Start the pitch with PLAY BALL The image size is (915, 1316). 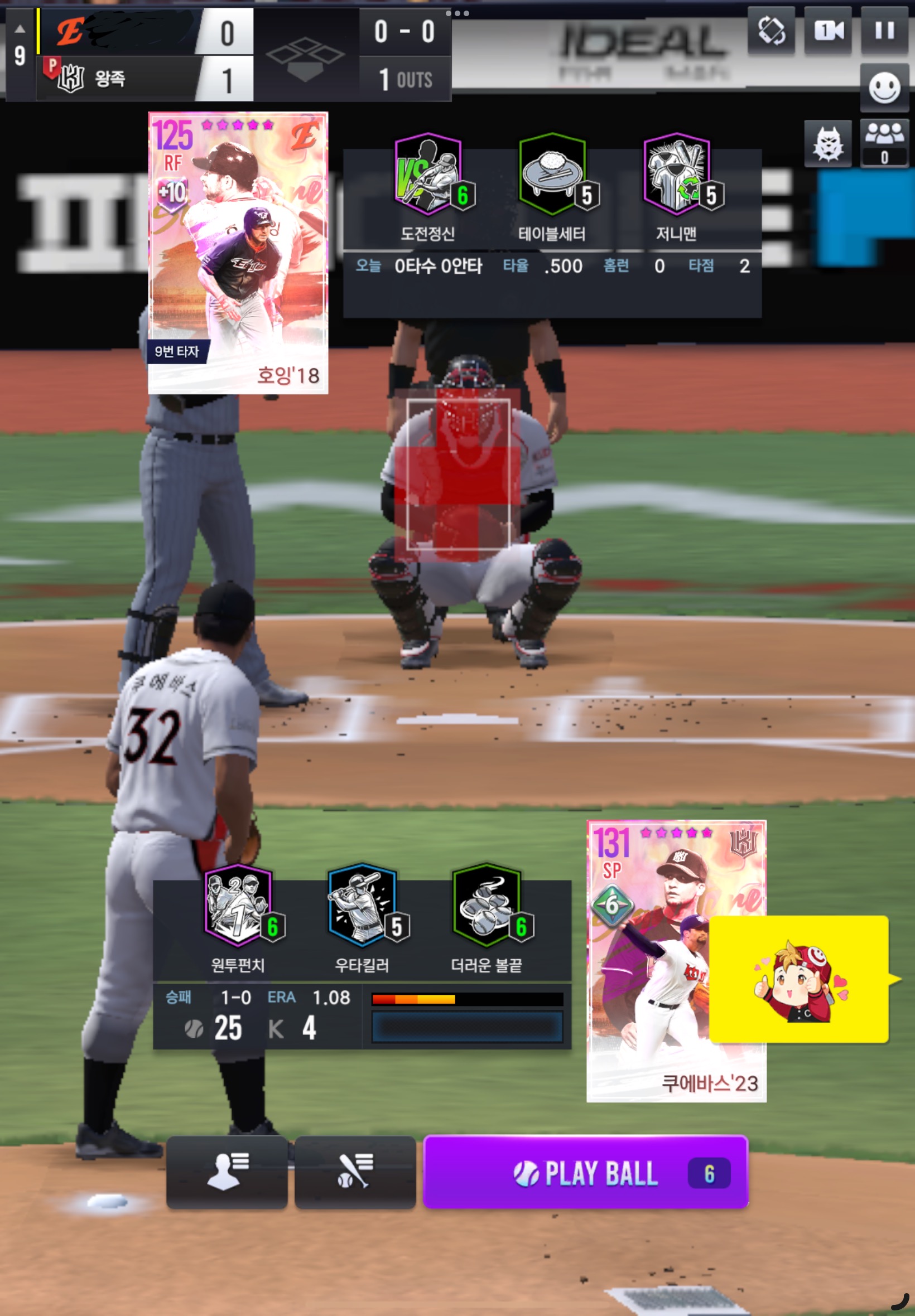point(585,1172)
